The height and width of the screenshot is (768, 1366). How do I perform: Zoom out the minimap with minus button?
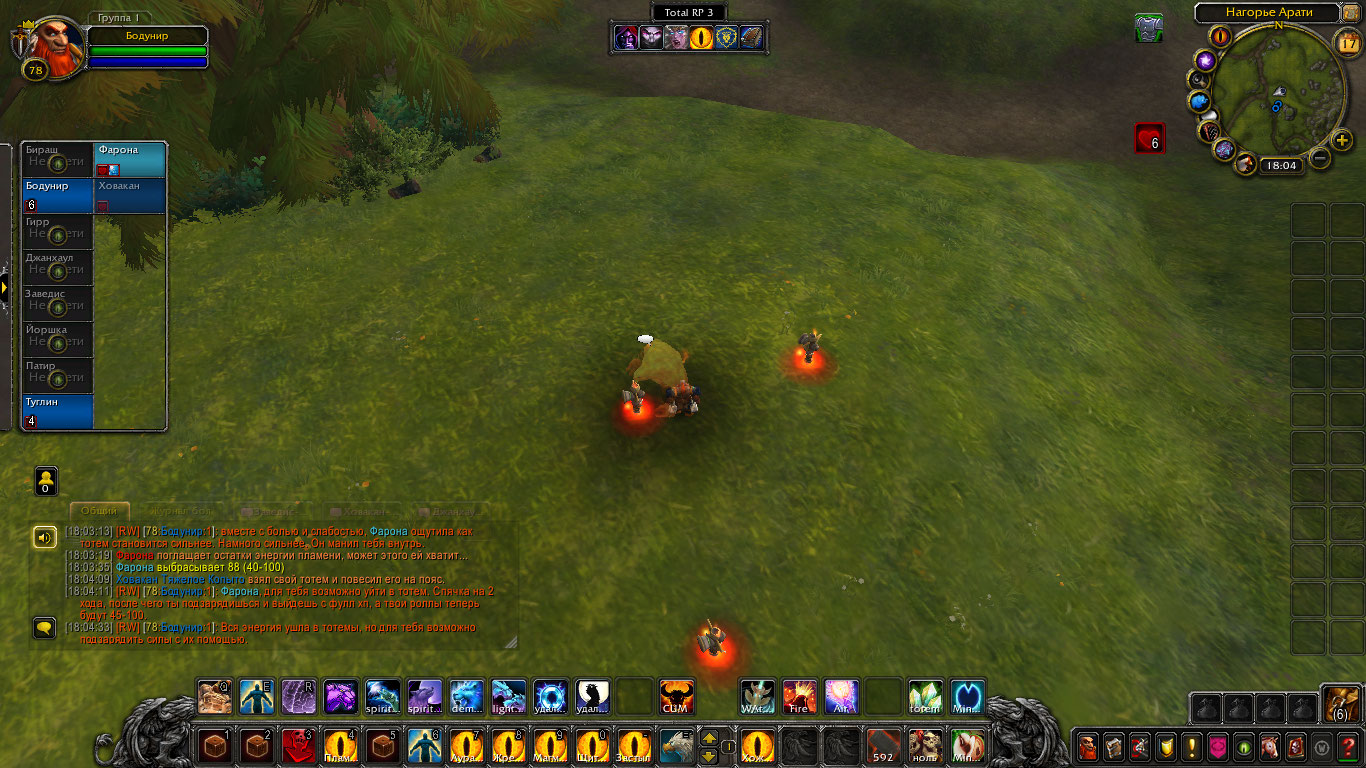[1320, 157]
